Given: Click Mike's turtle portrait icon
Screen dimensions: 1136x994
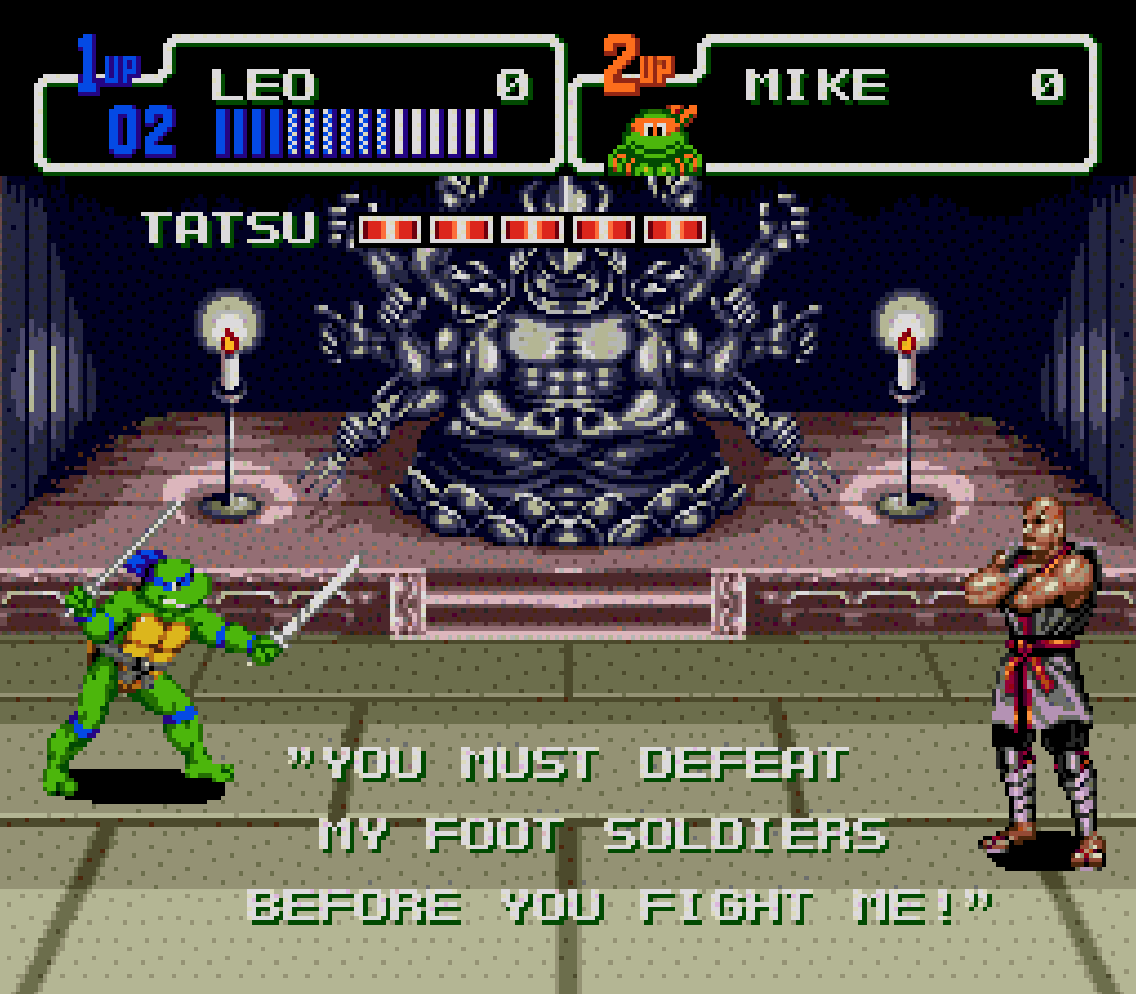Looking at the screenshot, I should 656,141.
